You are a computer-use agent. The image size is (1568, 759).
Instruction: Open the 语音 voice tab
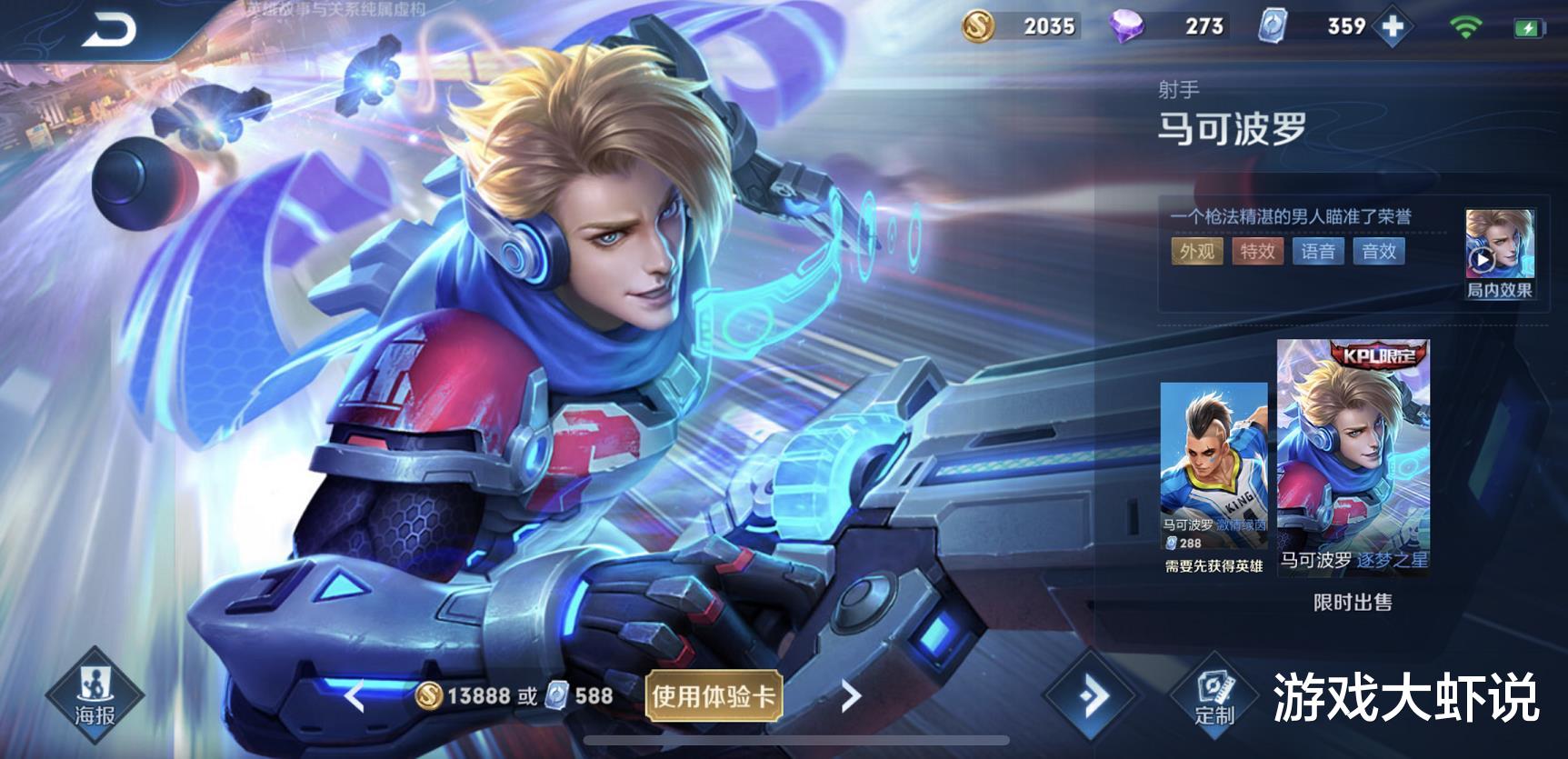tap(1320, 252)
